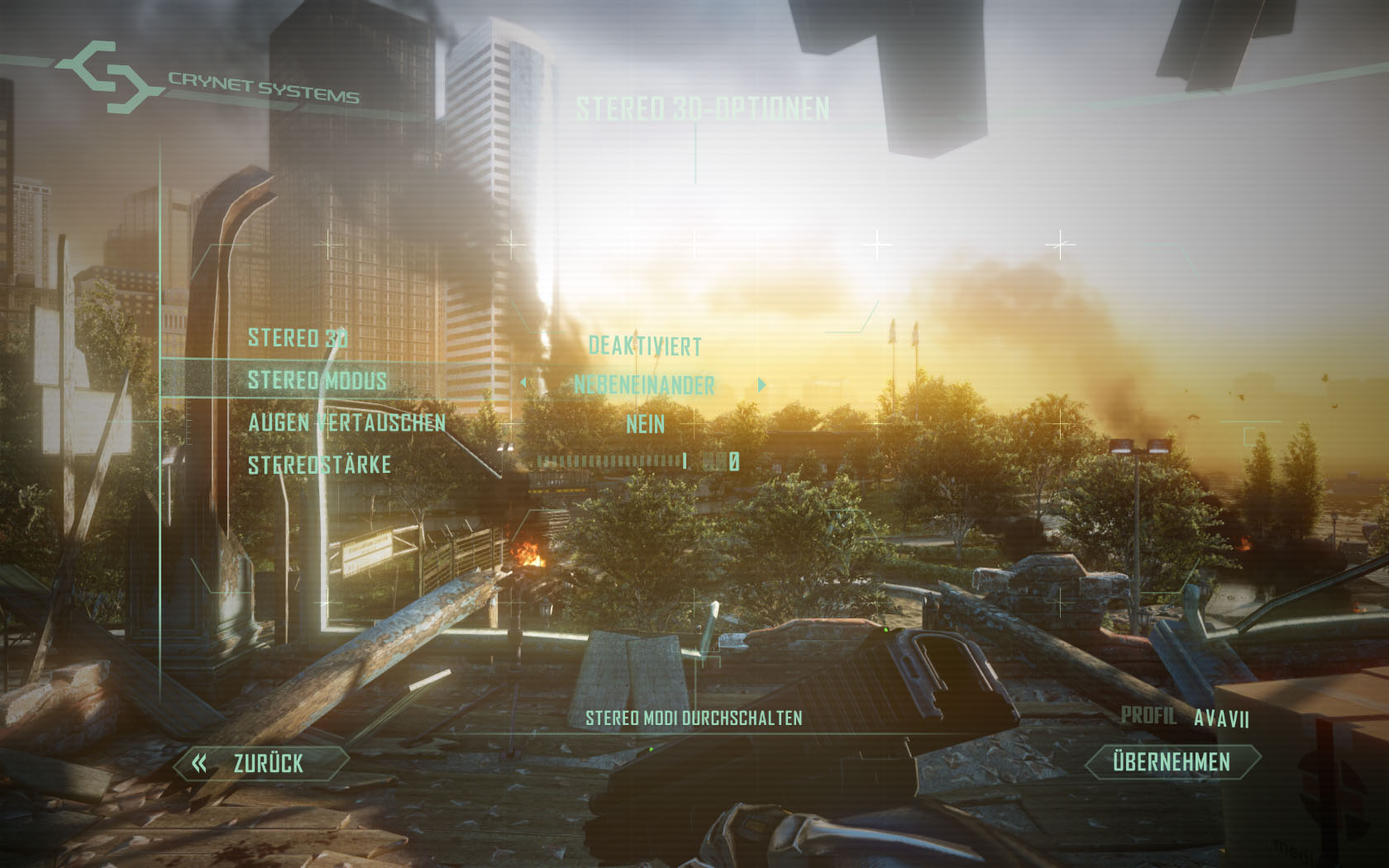
Task: Switch Augen Vertauschen away from Nein
Action: pos(646,424)
